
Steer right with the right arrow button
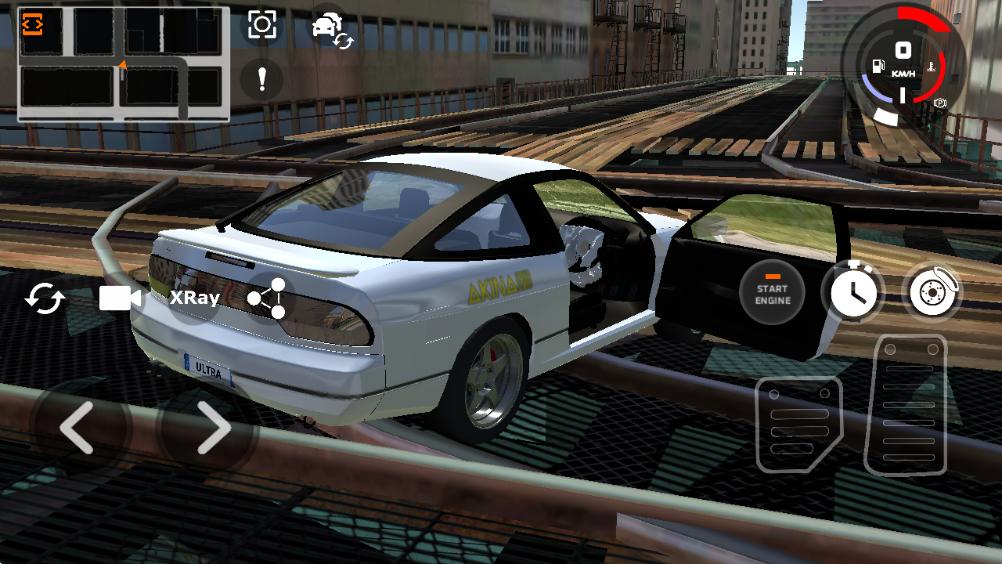(212, 428)
